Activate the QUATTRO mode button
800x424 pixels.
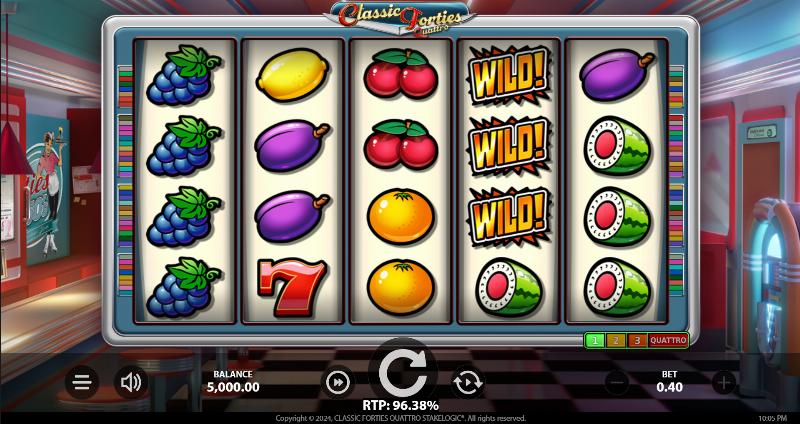[668, 341]
